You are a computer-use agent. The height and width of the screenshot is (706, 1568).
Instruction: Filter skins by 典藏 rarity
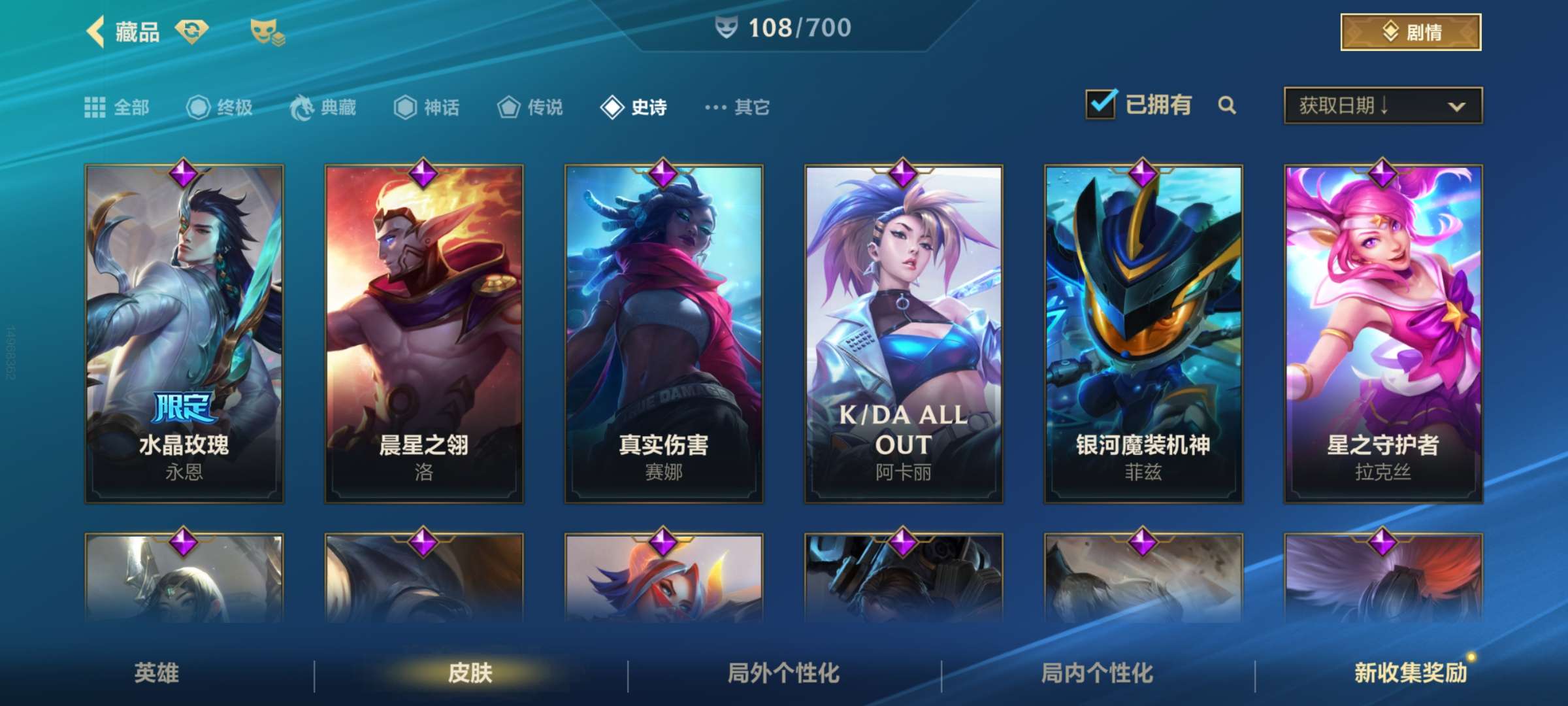pos(323,107)
